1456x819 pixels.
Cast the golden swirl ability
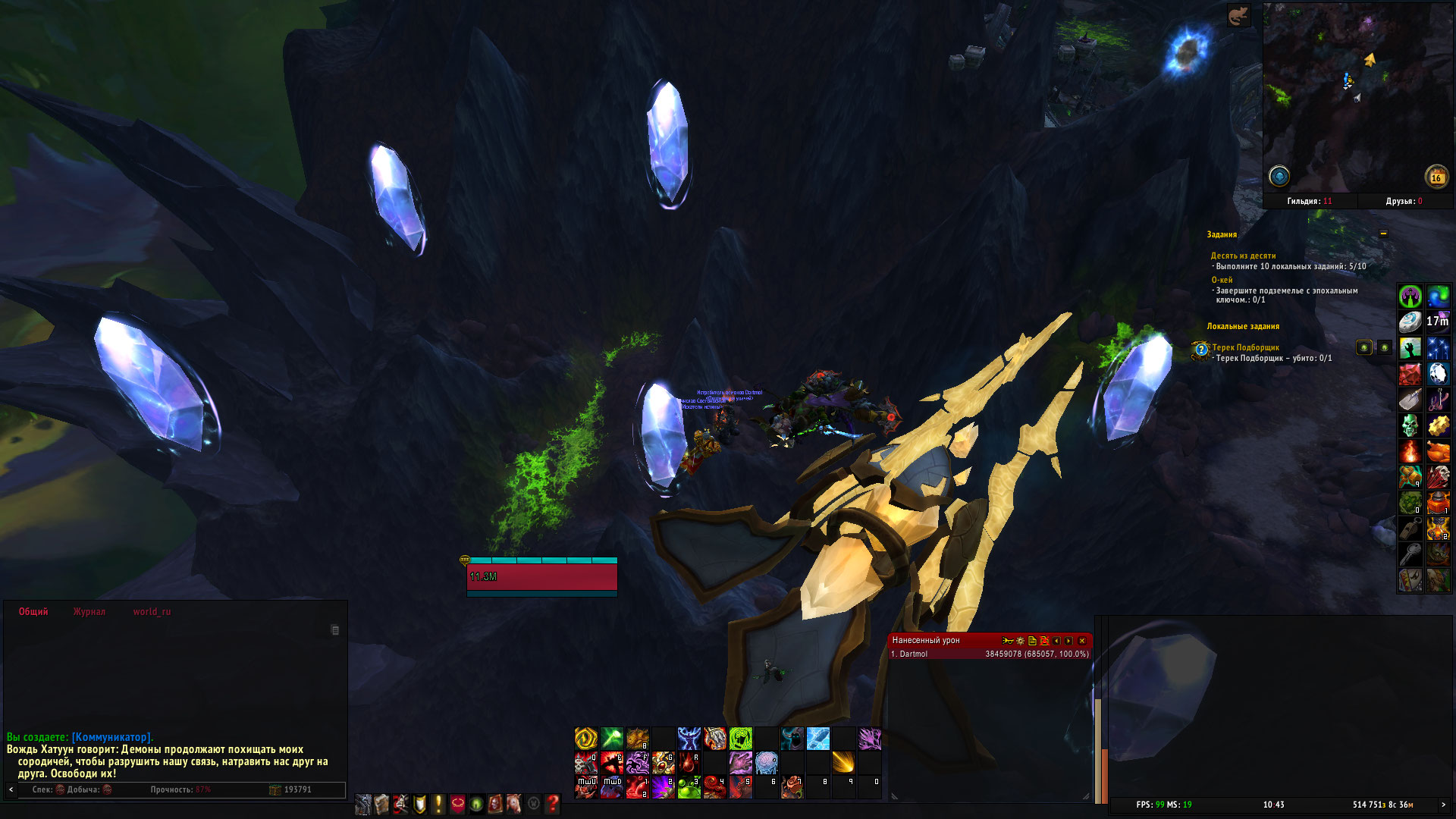click(585, 738)
